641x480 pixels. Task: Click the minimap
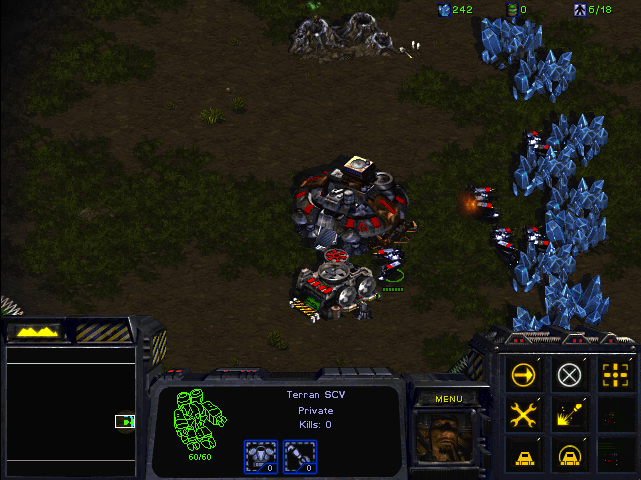pos(72,410)
